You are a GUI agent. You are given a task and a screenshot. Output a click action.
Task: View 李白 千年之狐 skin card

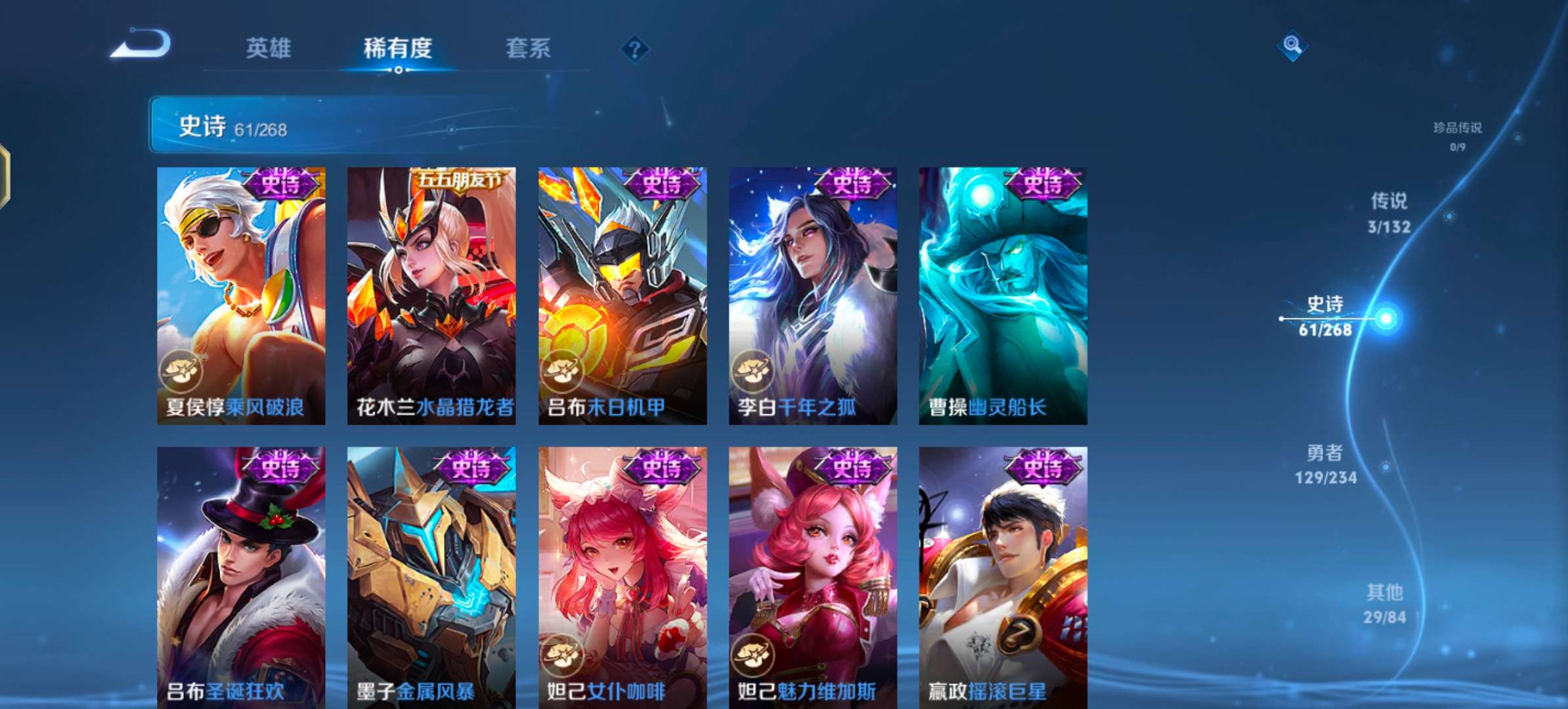tap(813, 295)
